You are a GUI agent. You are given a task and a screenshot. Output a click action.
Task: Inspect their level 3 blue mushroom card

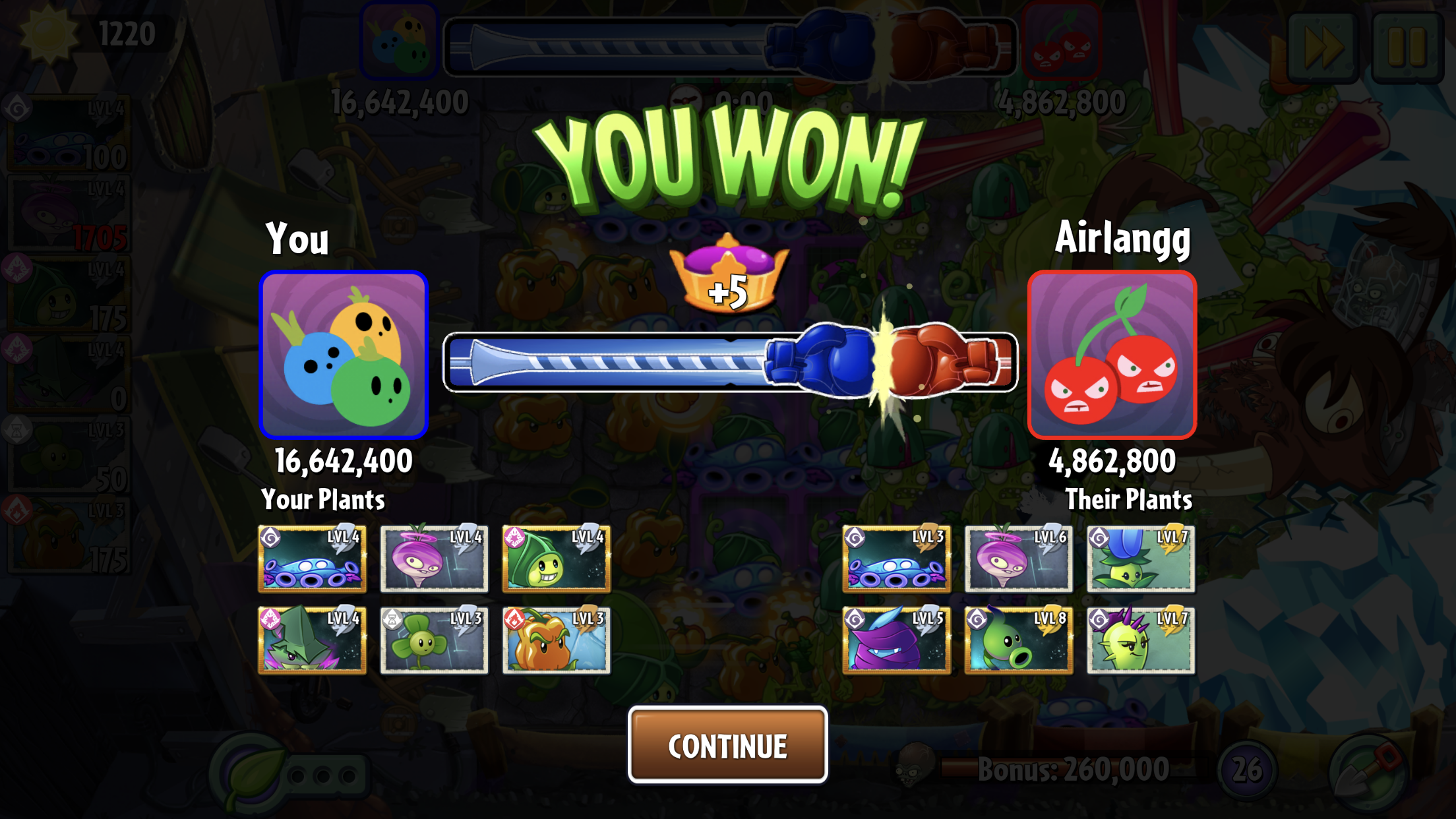(896, 559)
